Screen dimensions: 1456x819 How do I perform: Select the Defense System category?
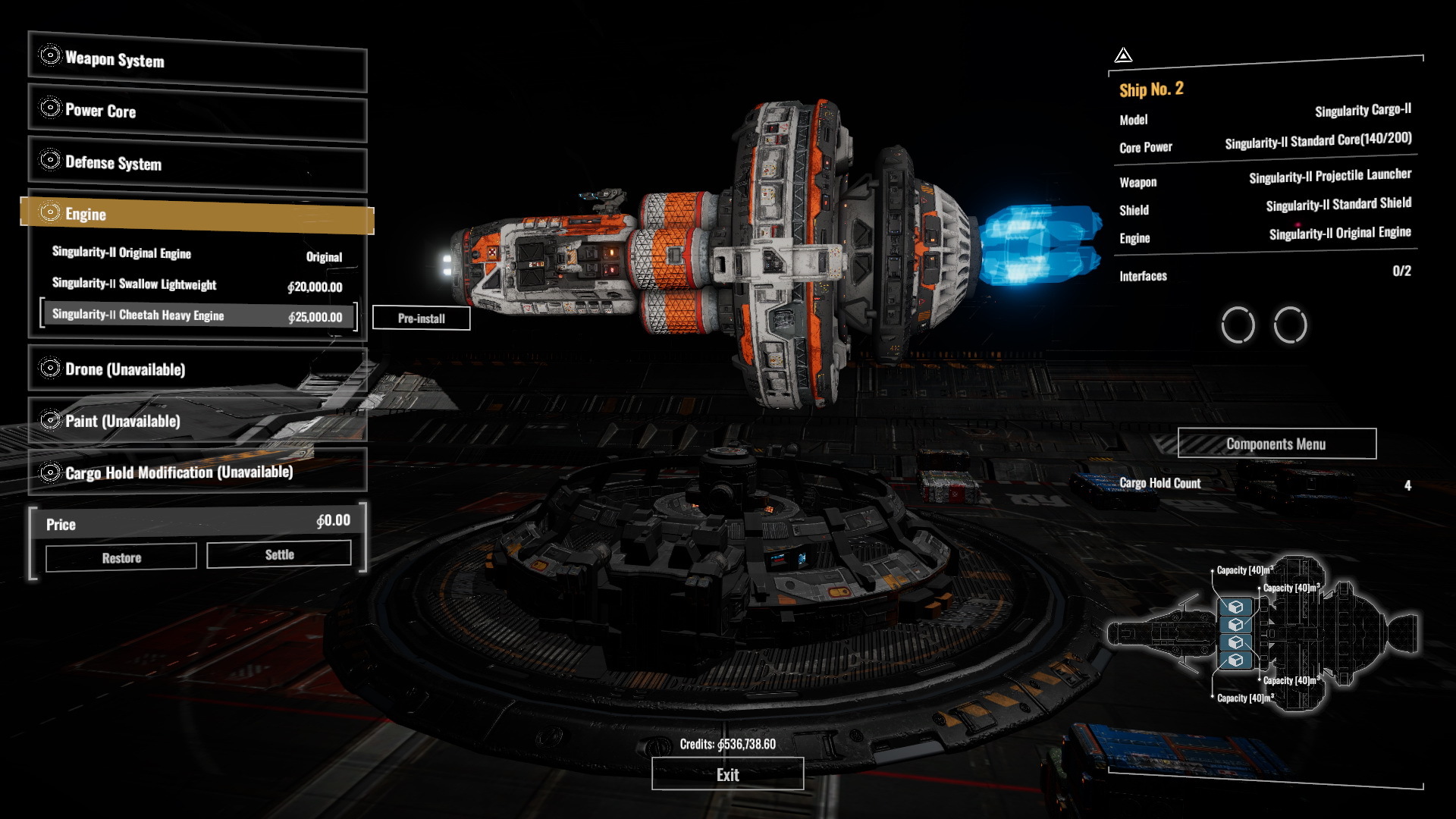(x=197, y=163)
